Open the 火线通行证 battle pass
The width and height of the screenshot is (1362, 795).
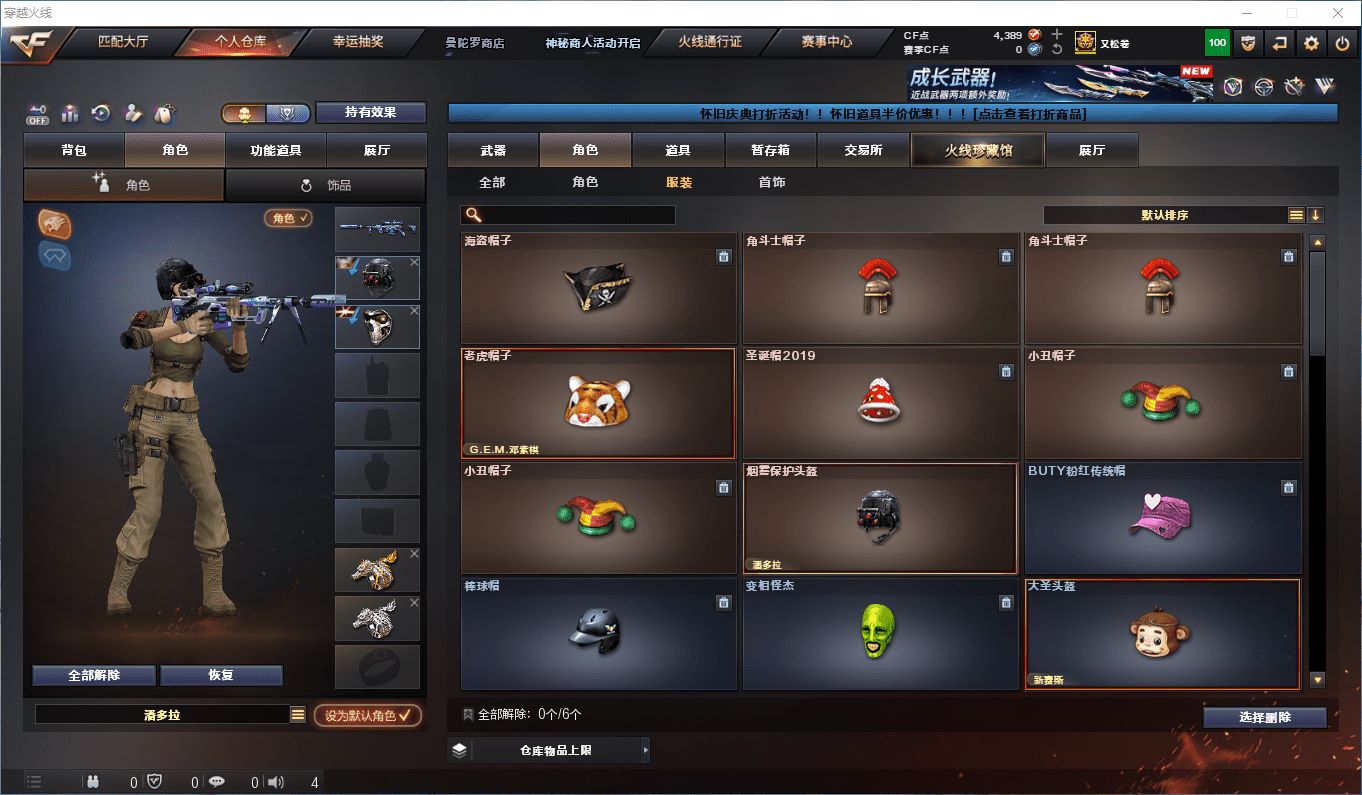(709, 42)
